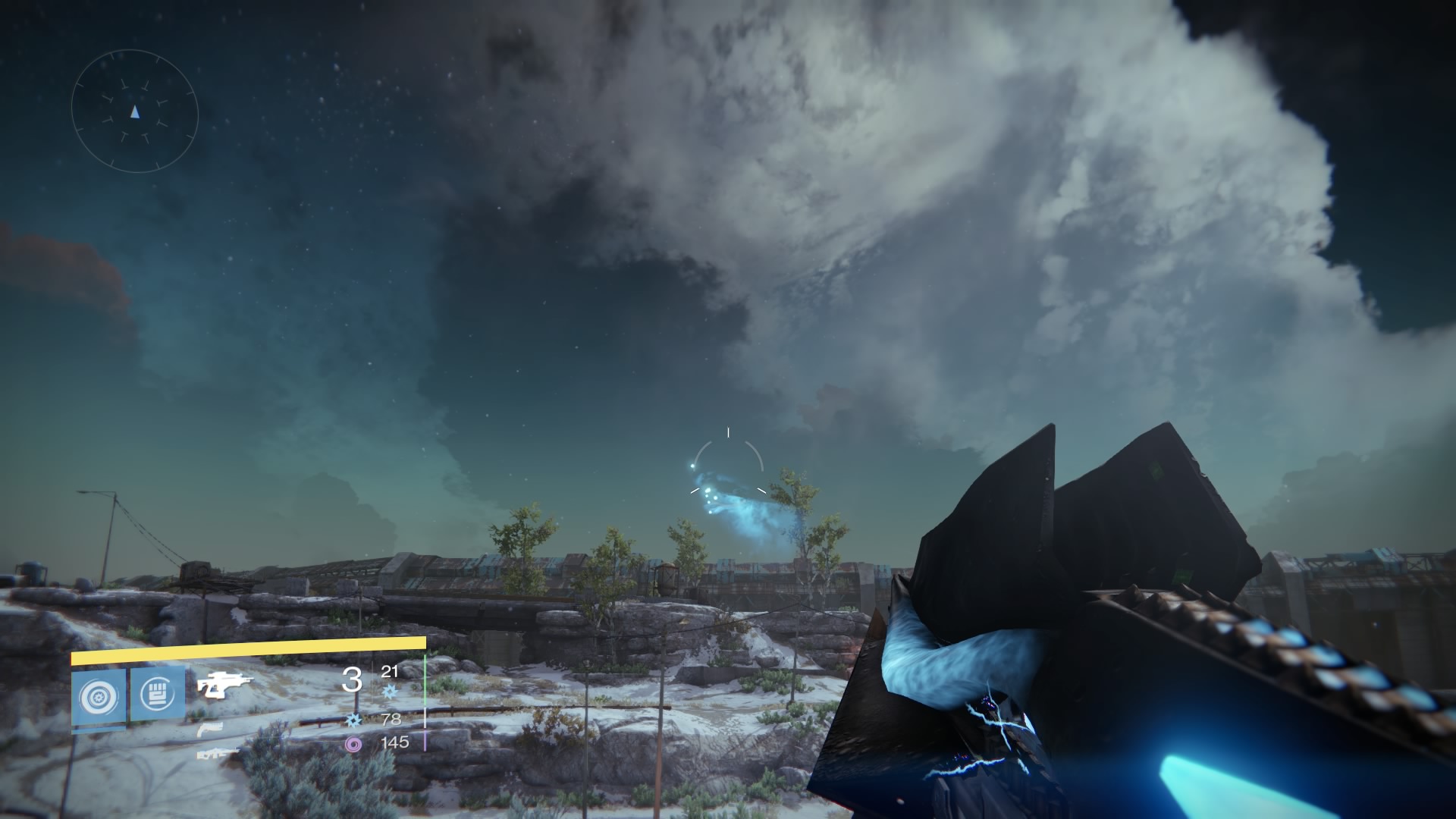Click the player arrow on the radar
Image resolution: width=1456 pixels, height=819 pixels.
pos(135,111)
